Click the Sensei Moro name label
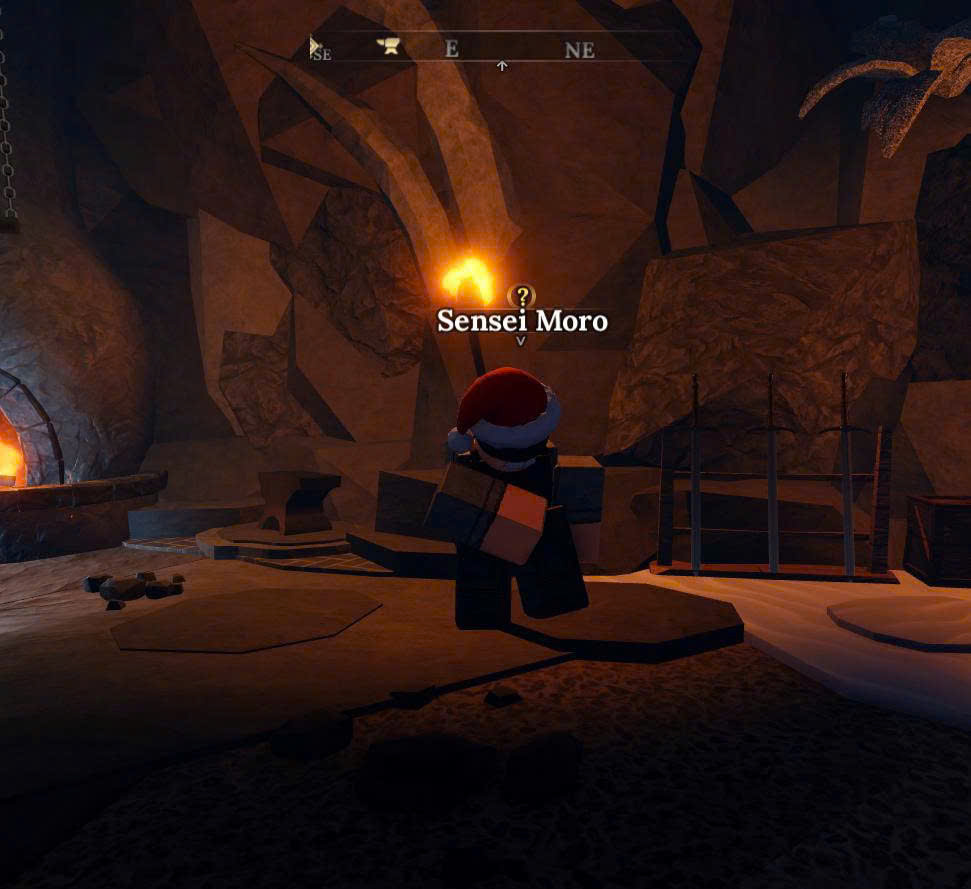971x889 pixels. (522, 321)
